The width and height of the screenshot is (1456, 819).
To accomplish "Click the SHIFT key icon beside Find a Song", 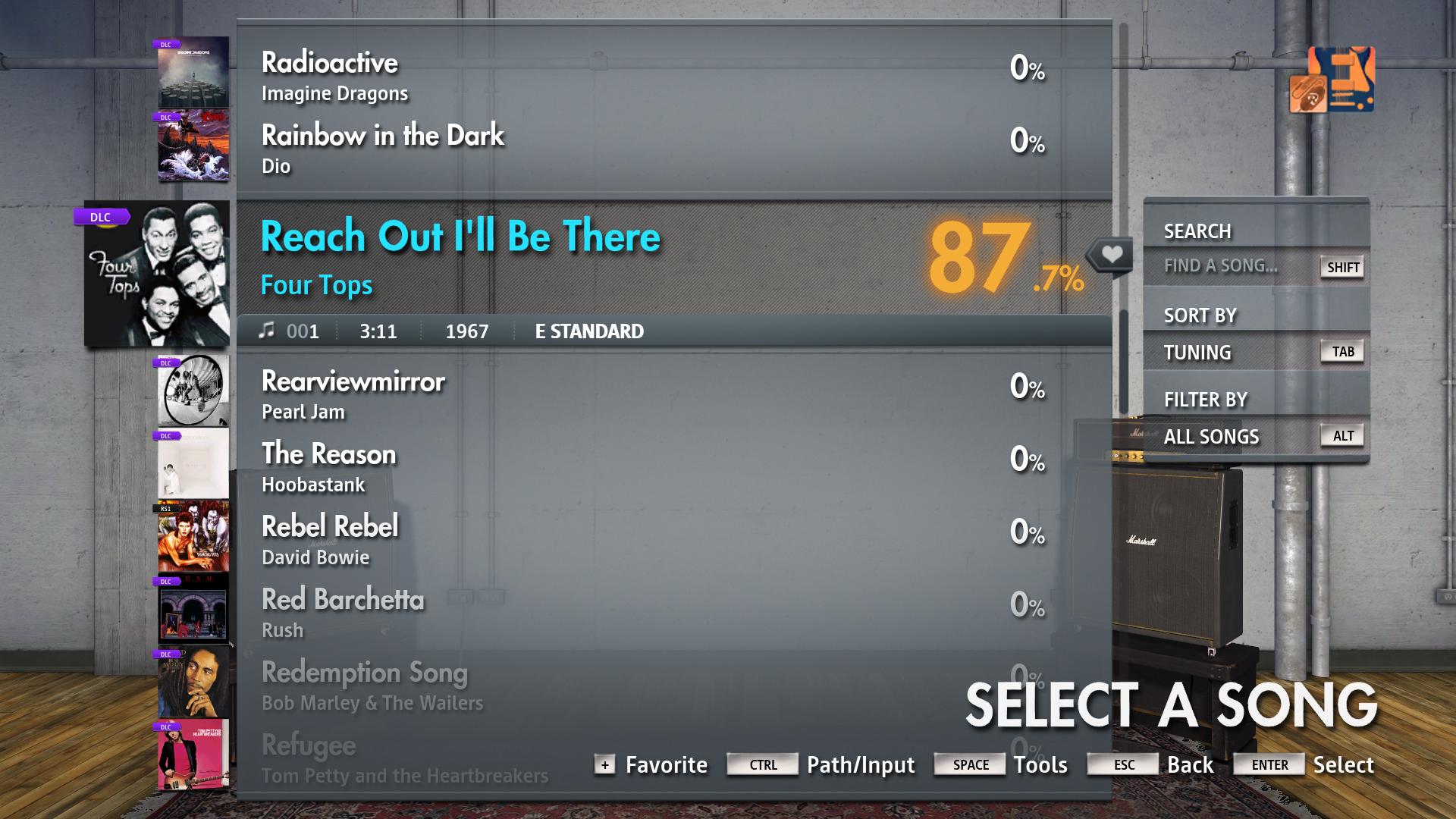I will click(1341, 267).
